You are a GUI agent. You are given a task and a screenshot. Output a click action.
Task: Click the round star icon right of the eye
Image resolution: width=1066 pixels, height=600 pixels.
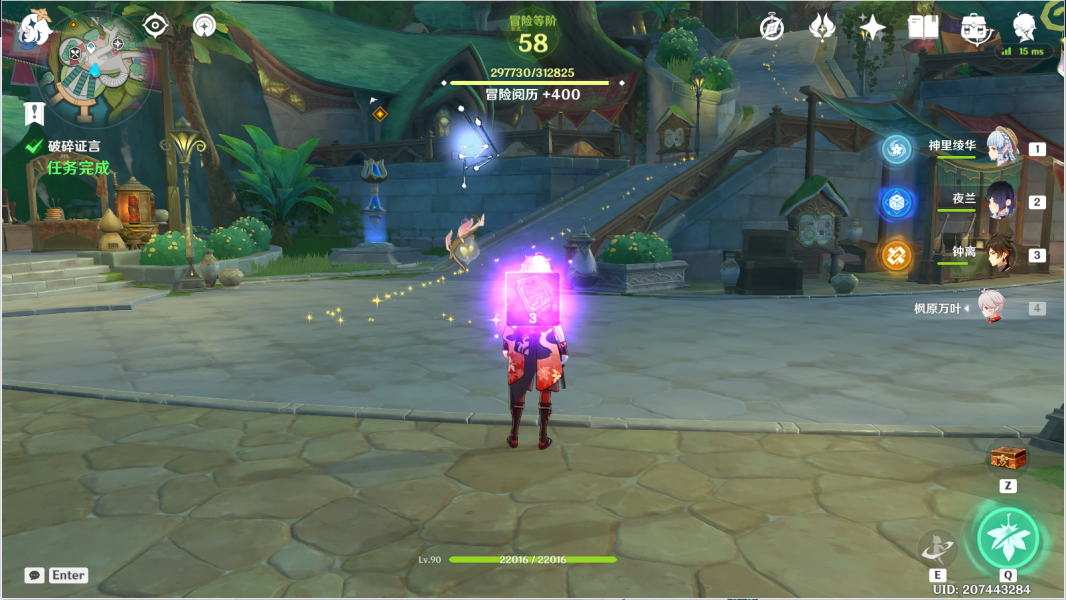click(x=204, y=25)
